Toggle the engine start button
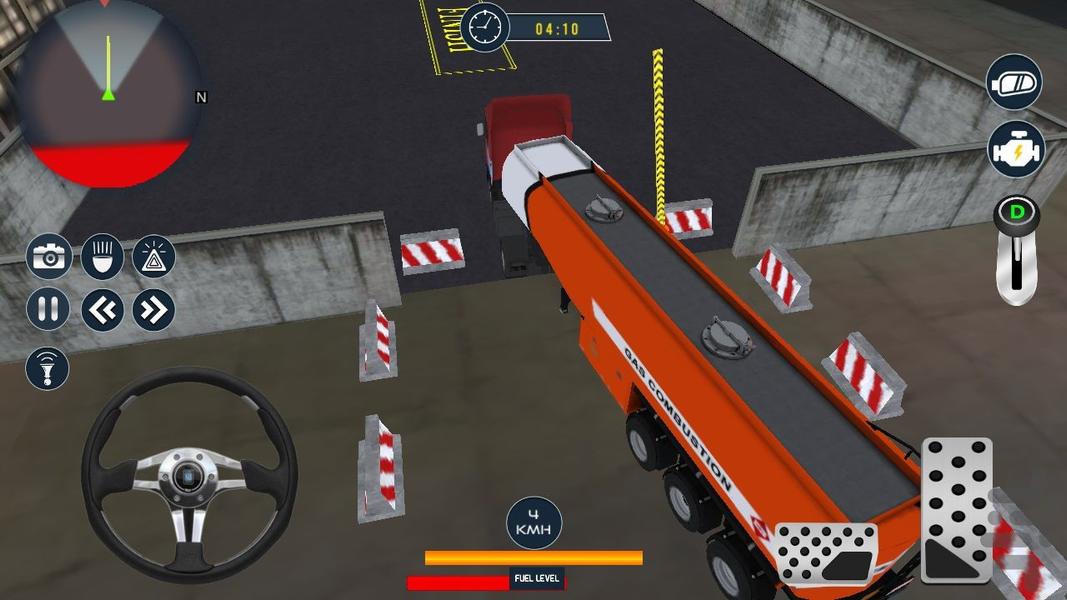The image size is (1067, 600). [1015, 148]
